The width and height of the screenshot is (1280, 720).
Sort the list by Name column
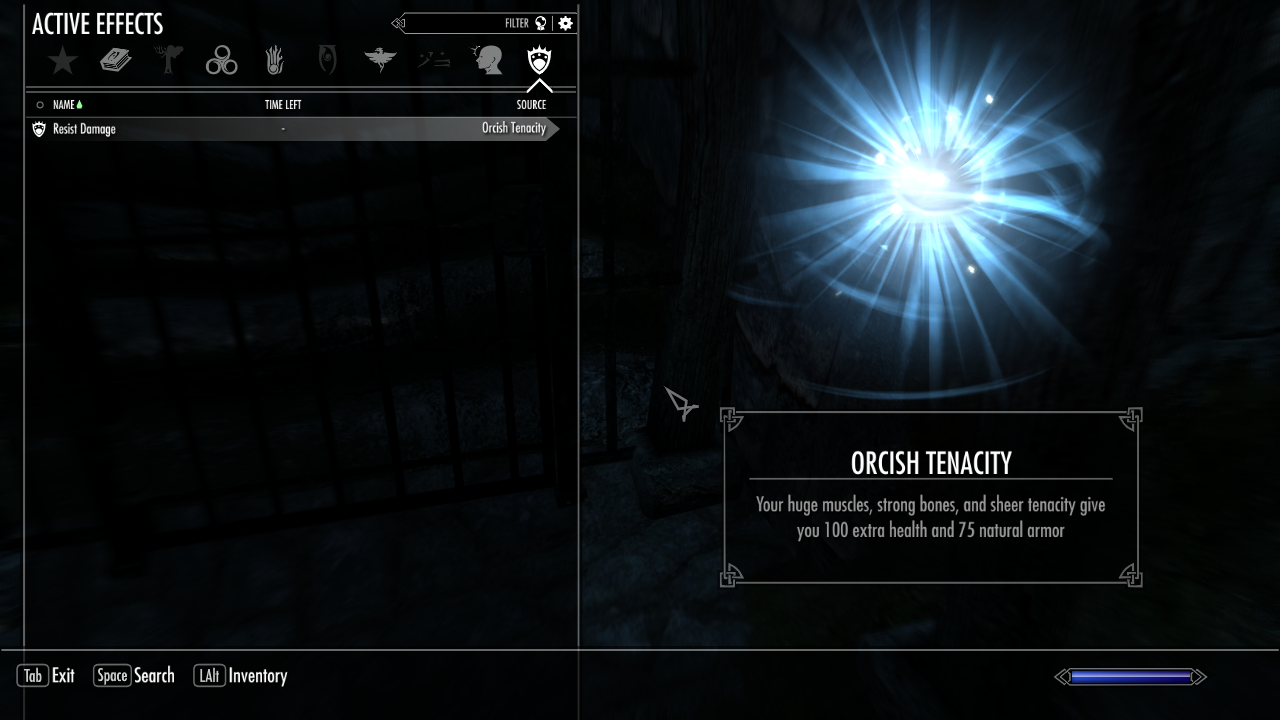(64, 105)
